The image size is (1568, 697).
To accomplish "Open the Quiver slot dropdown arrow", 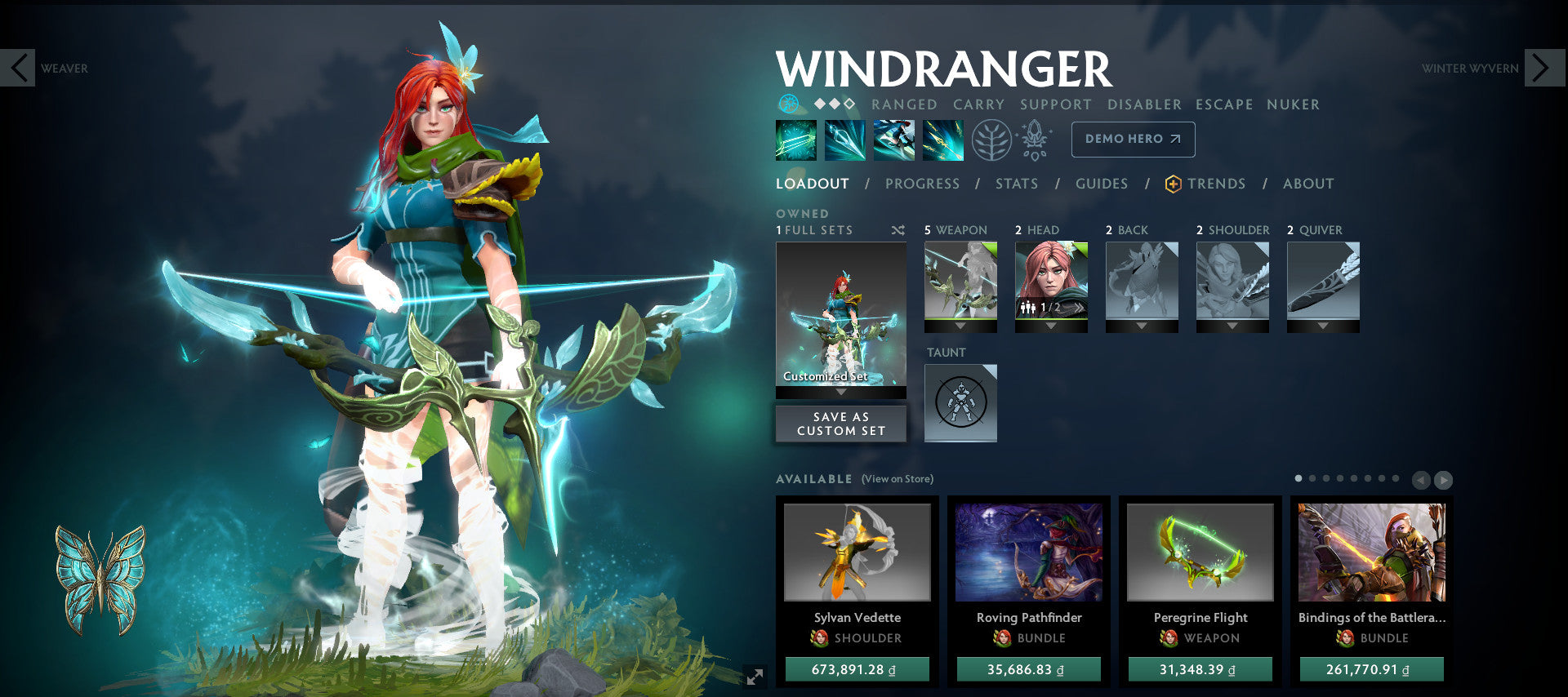I will coord(1322,324).
